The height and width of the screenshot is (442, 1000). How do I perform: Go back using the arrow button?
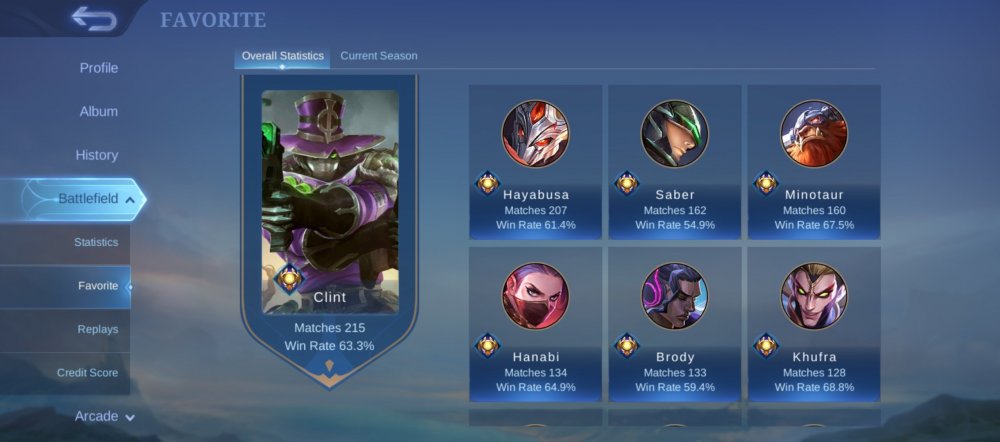[x=93, y=19]
